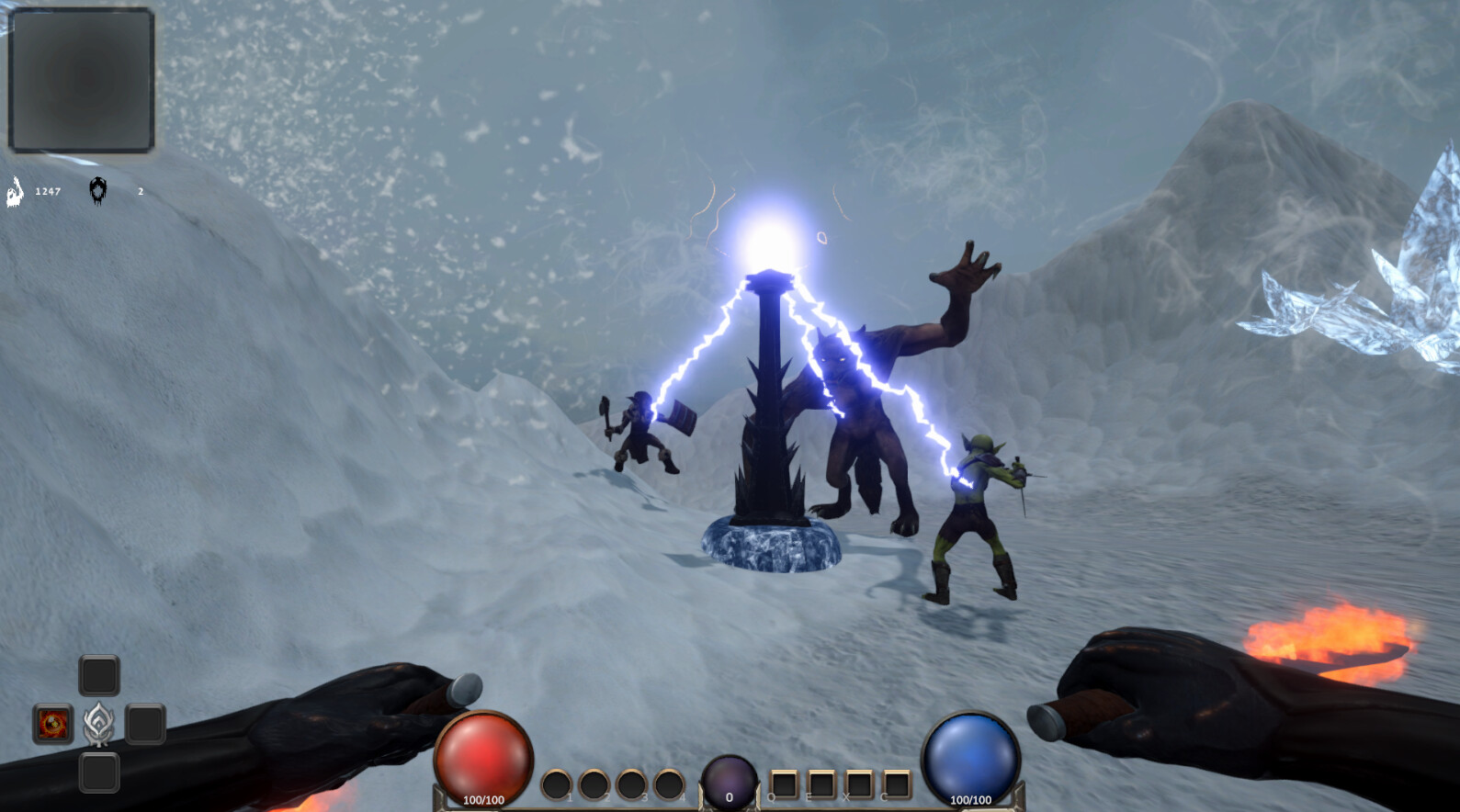The width and height of the screenshot is (1460, 812).
Task: Click hotbar slot 1 to expand options
Action: [x=556, y=784]
